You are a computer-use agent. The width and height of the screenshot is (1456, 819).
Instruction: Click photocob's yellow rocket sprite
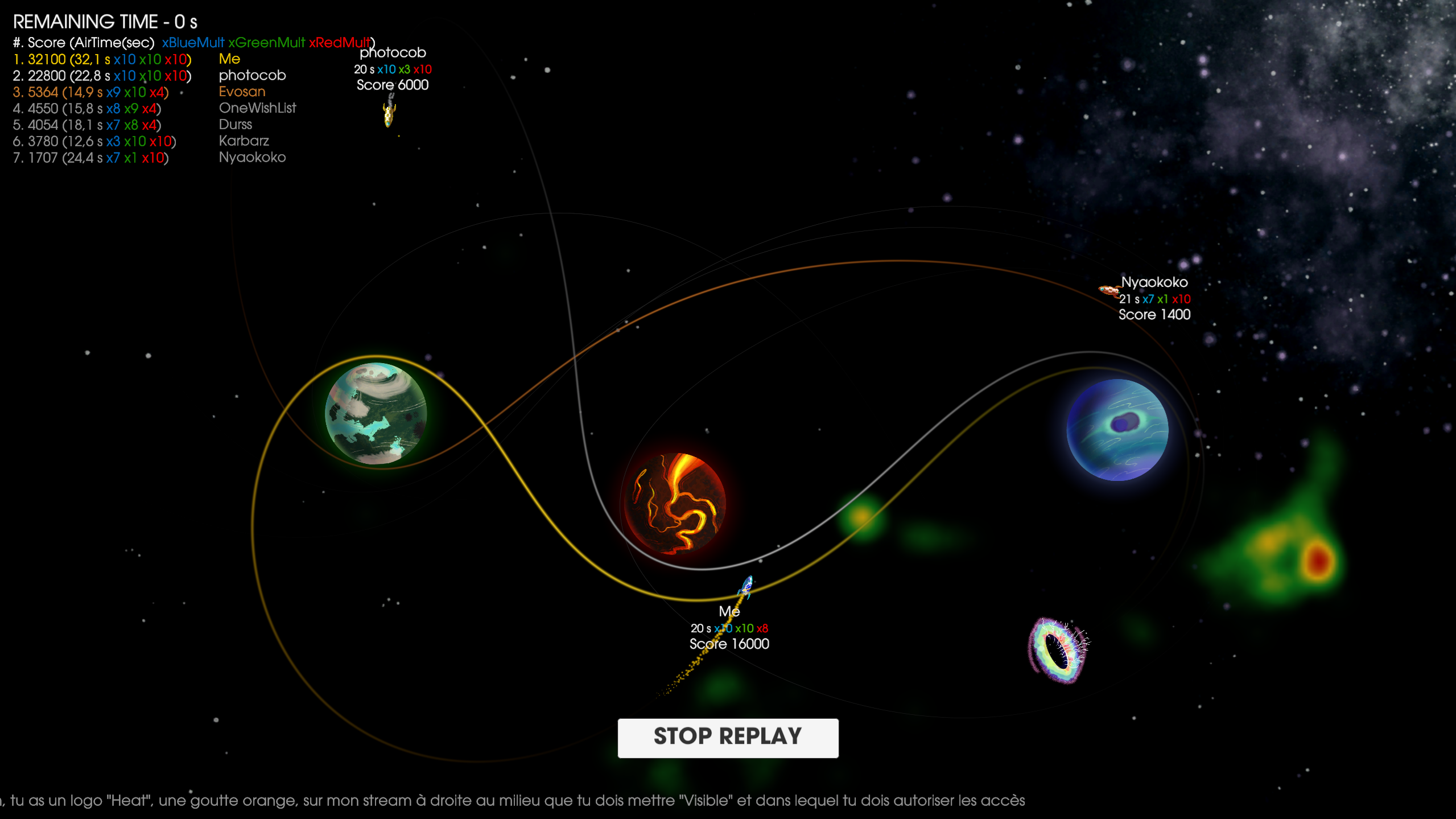click(389, 114)
